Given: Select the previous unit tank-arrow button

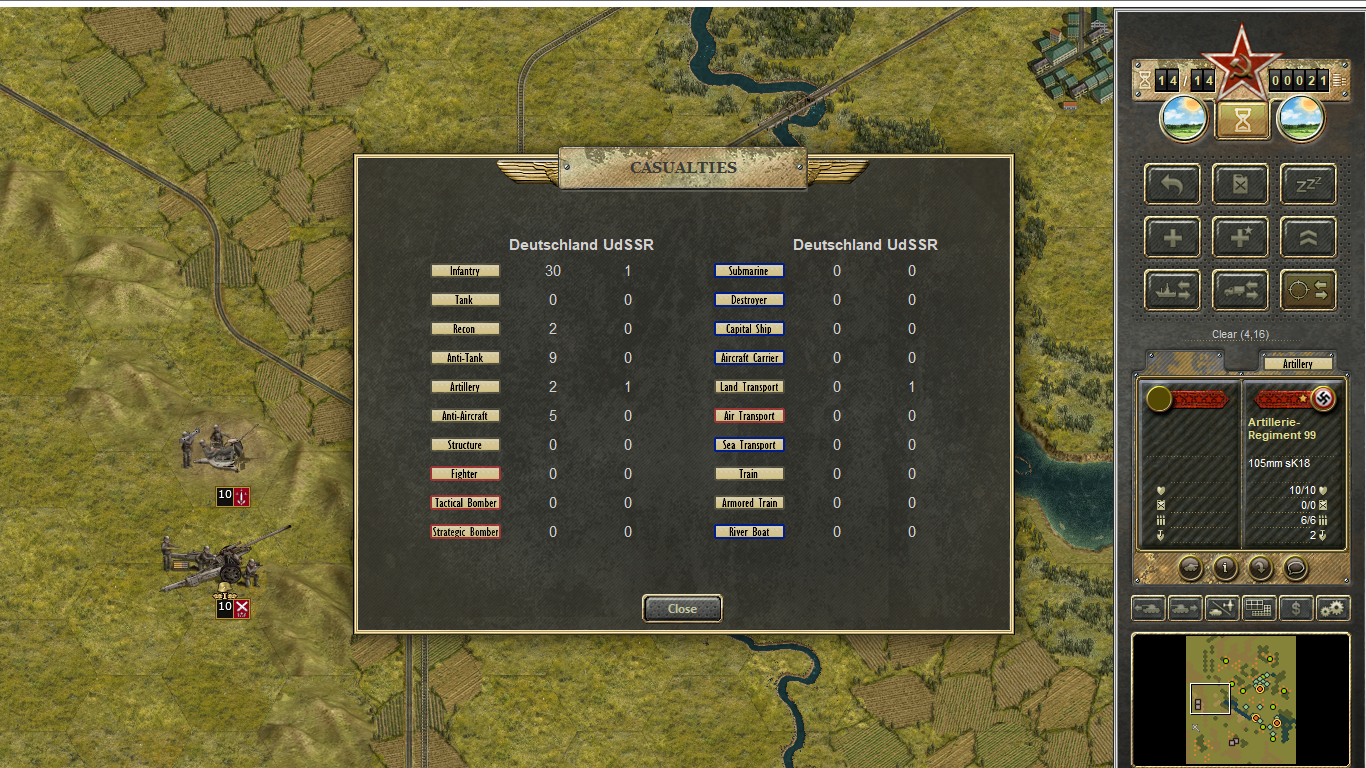Looking at the screenshot, I should point(1147,607).
